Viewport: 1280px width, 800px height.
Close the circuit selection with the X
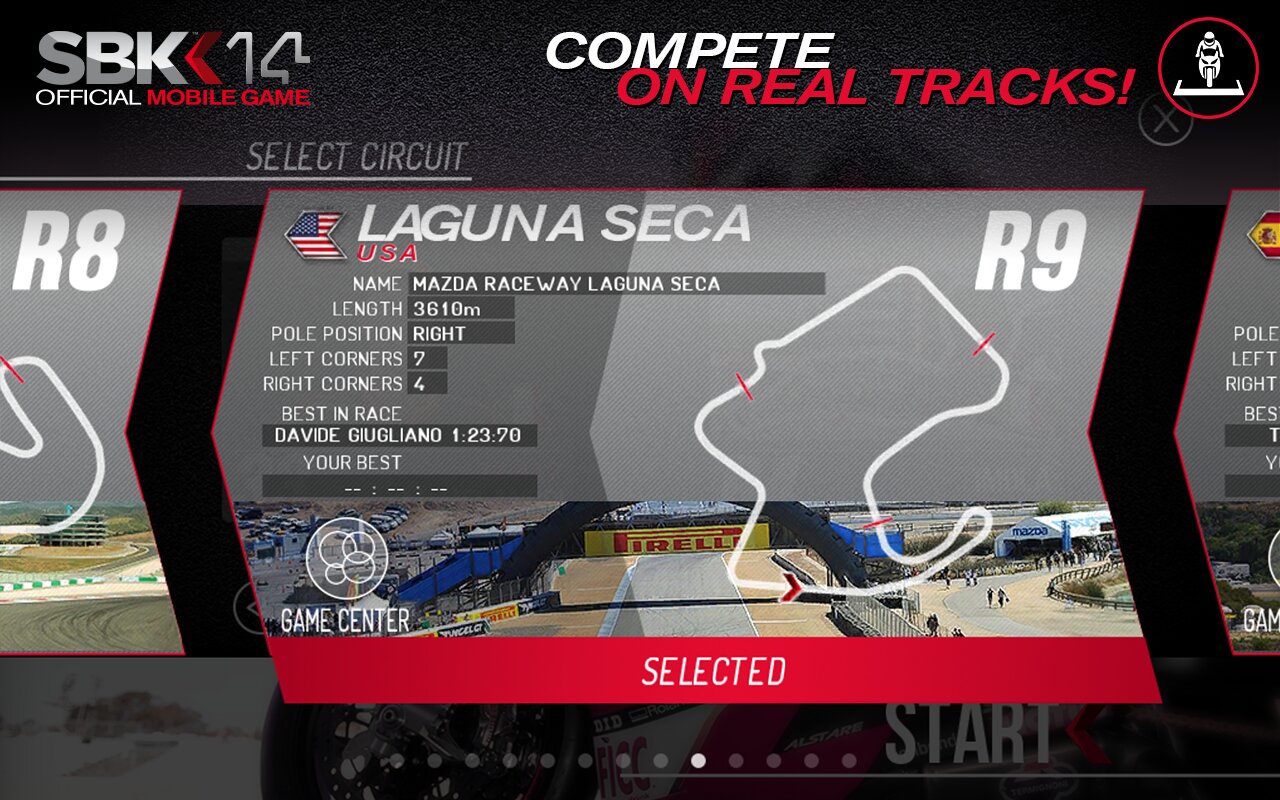[x=1165, y=121]
